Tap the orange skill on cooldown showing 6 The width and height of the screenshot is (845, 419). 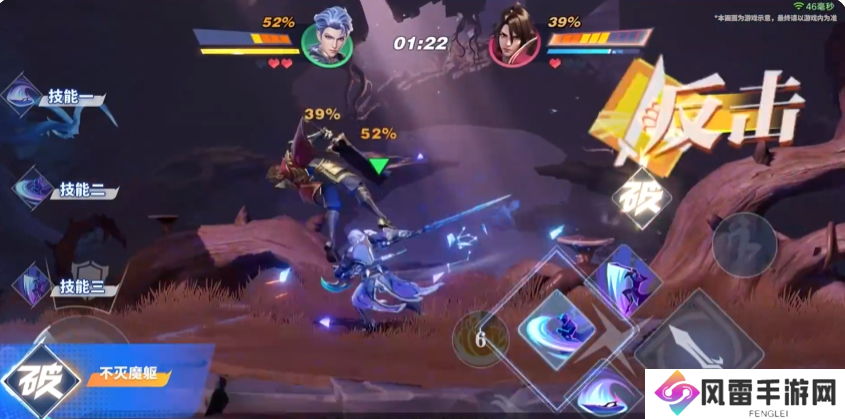pos(480,339)
